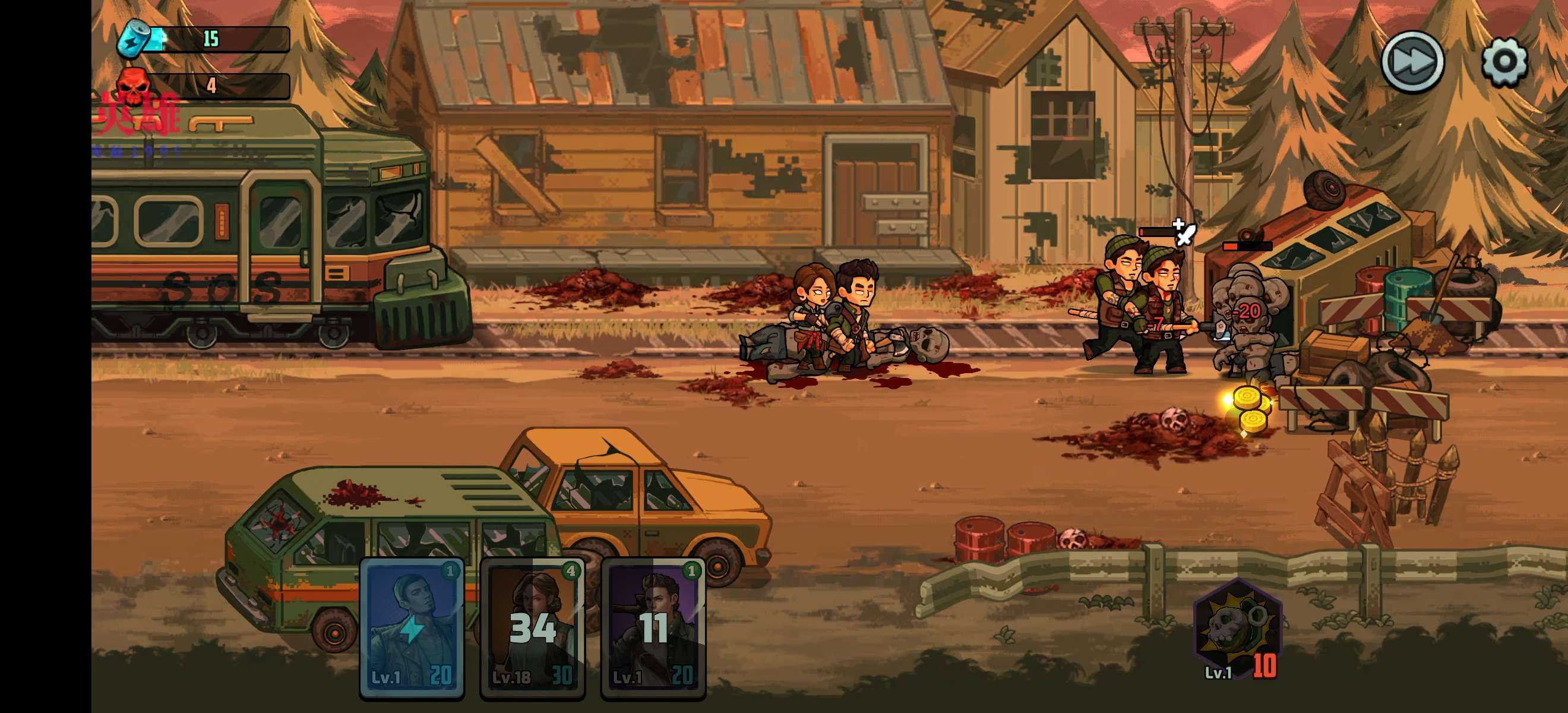This screenshot has width=1568, height=713.
Task: Deploy the blue lightning hero card
Action: pos(412,629)
